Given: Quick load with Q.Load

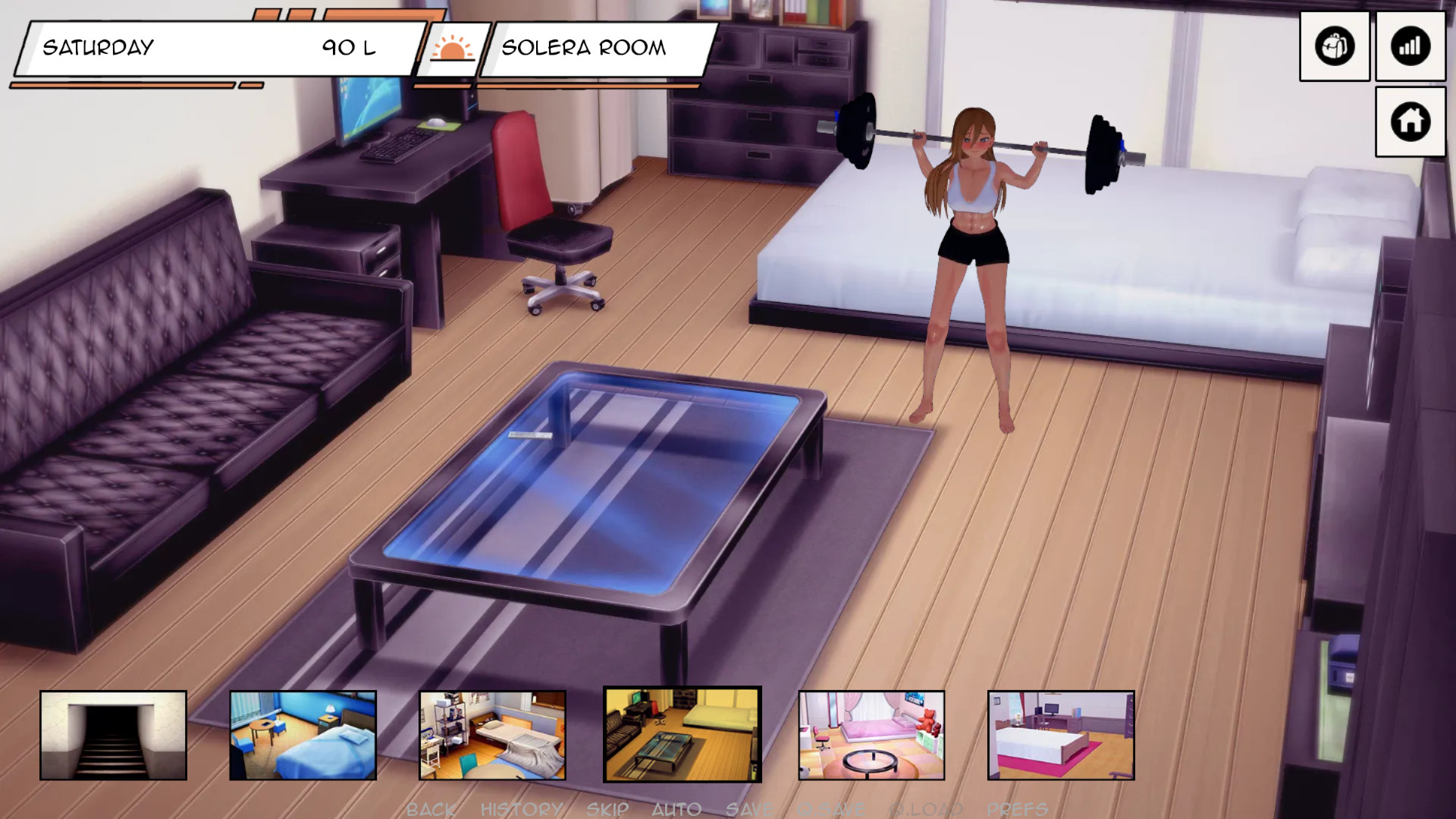Looking at the screenshot, I should point(926,809).
